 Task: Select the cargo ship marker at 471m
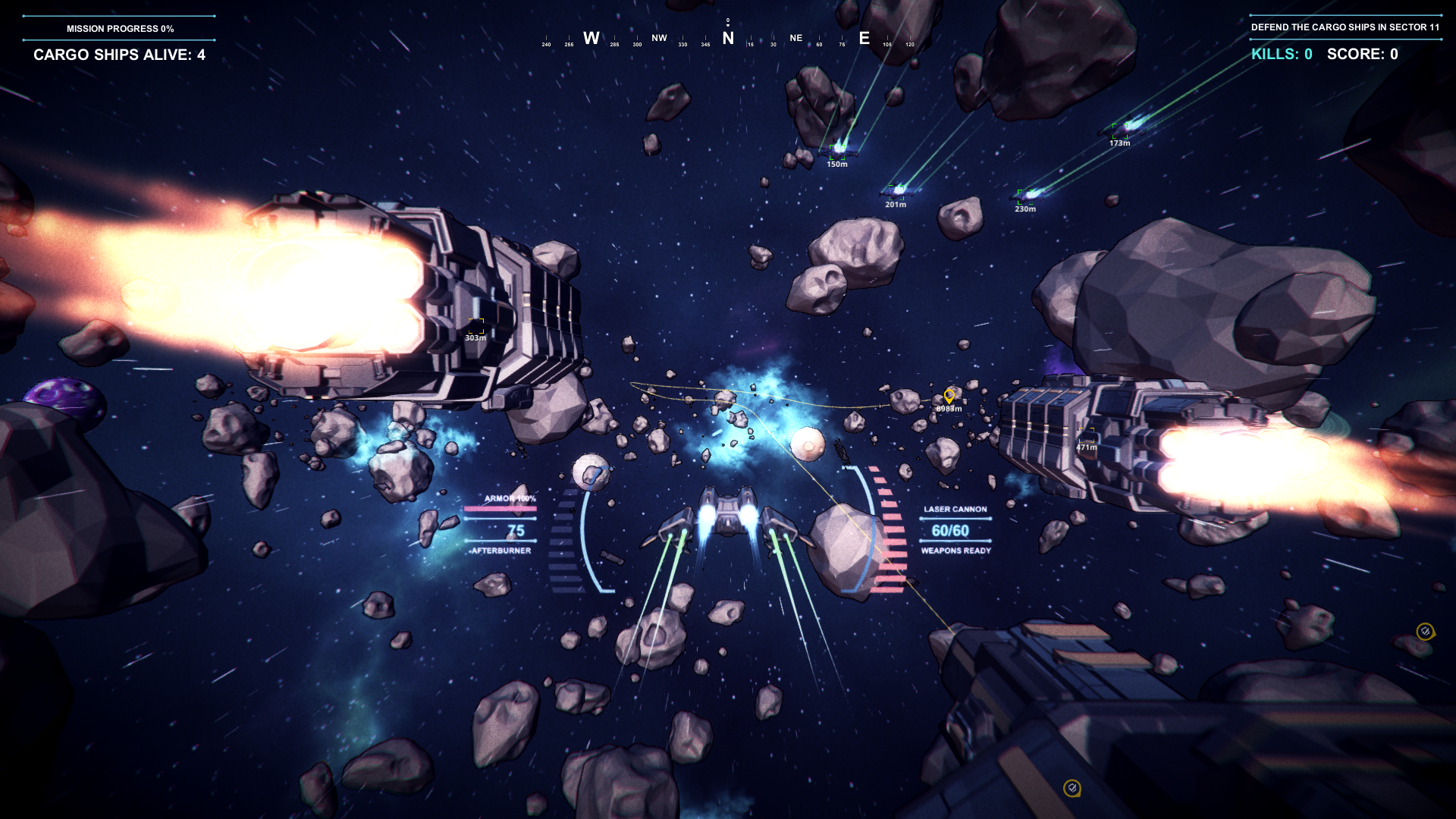pyautogui.click(x=1087, y=435)
